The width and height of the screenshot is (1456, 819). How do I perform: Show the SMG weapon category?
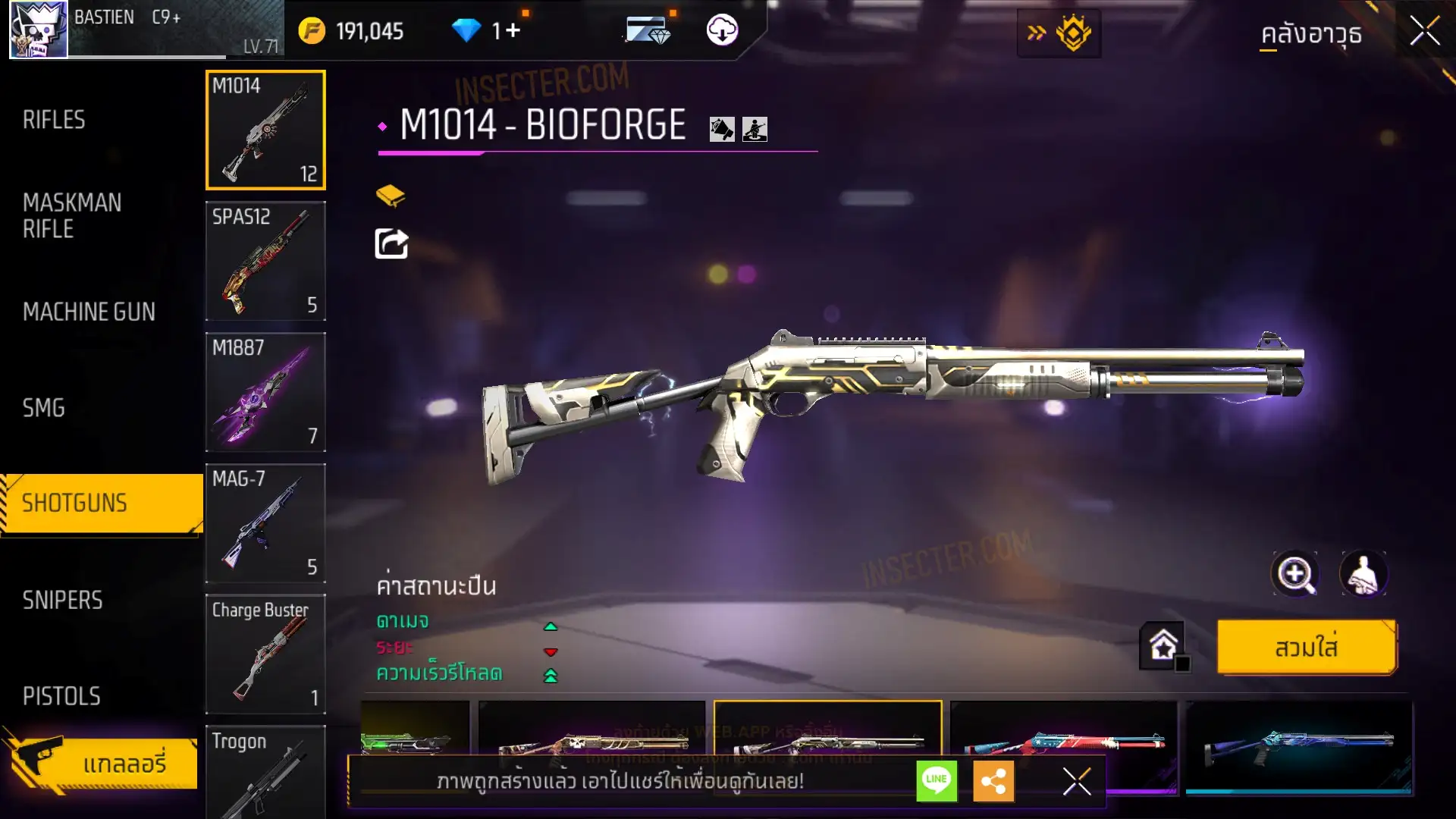pyautogui.click(x=44, y=408)
